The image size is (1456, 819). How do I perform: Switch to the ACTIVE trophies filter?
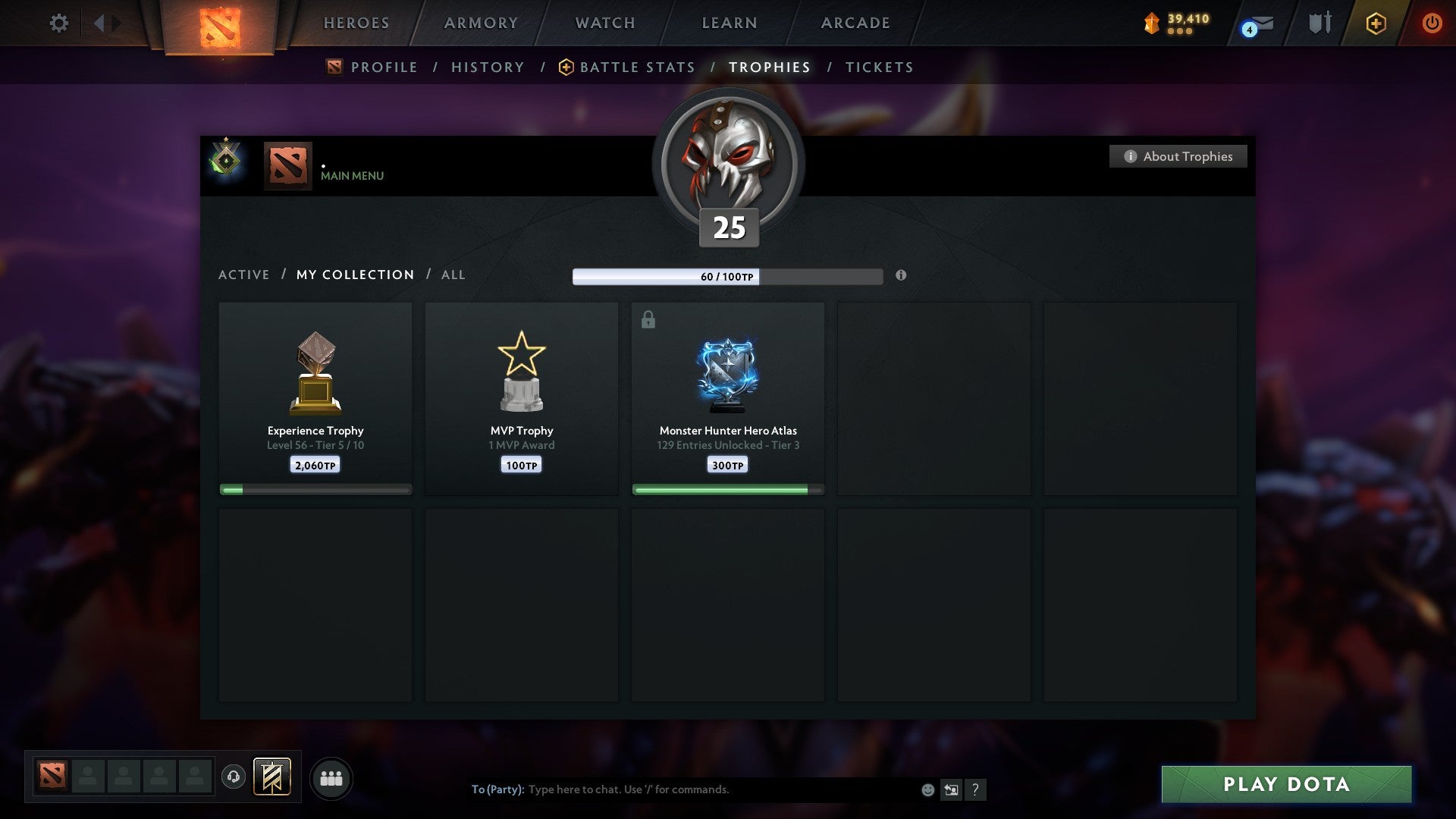click(243, 275)
